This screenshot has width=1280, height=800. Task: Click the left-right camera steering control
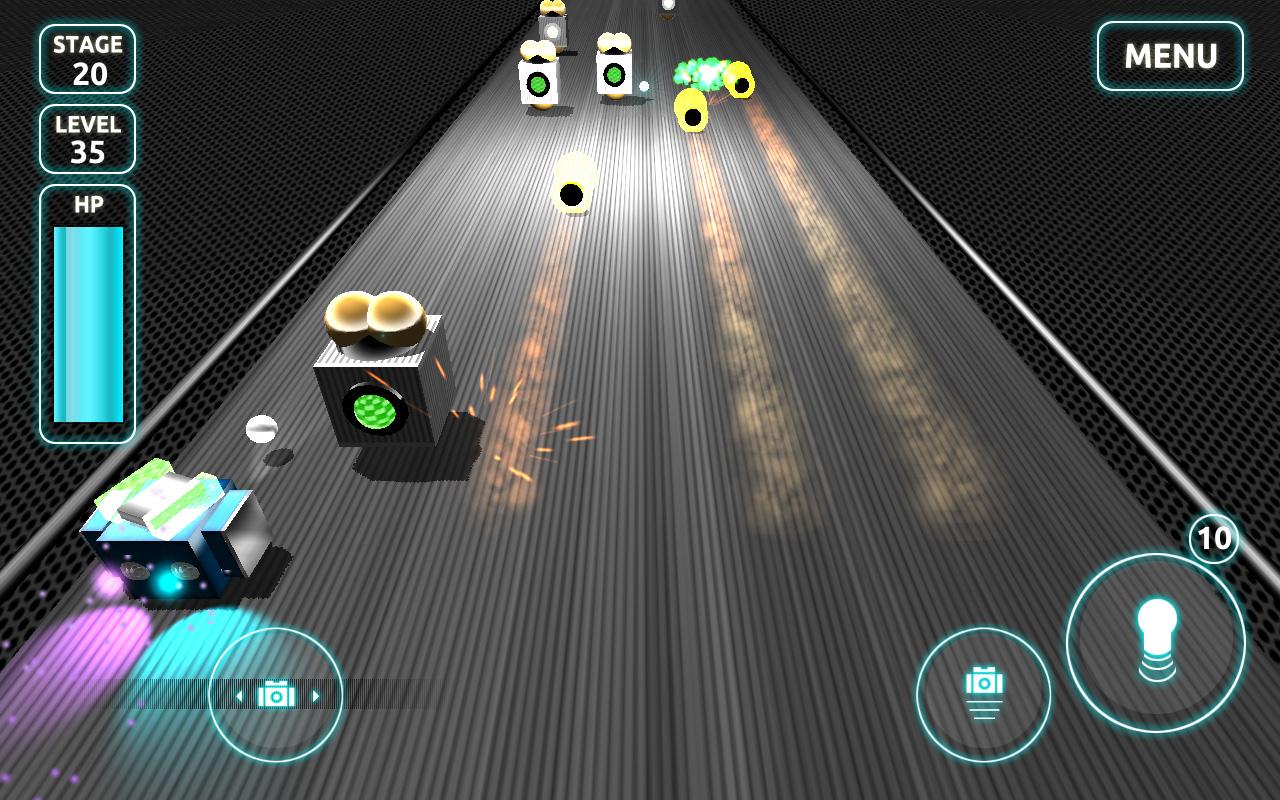(276, 695)
